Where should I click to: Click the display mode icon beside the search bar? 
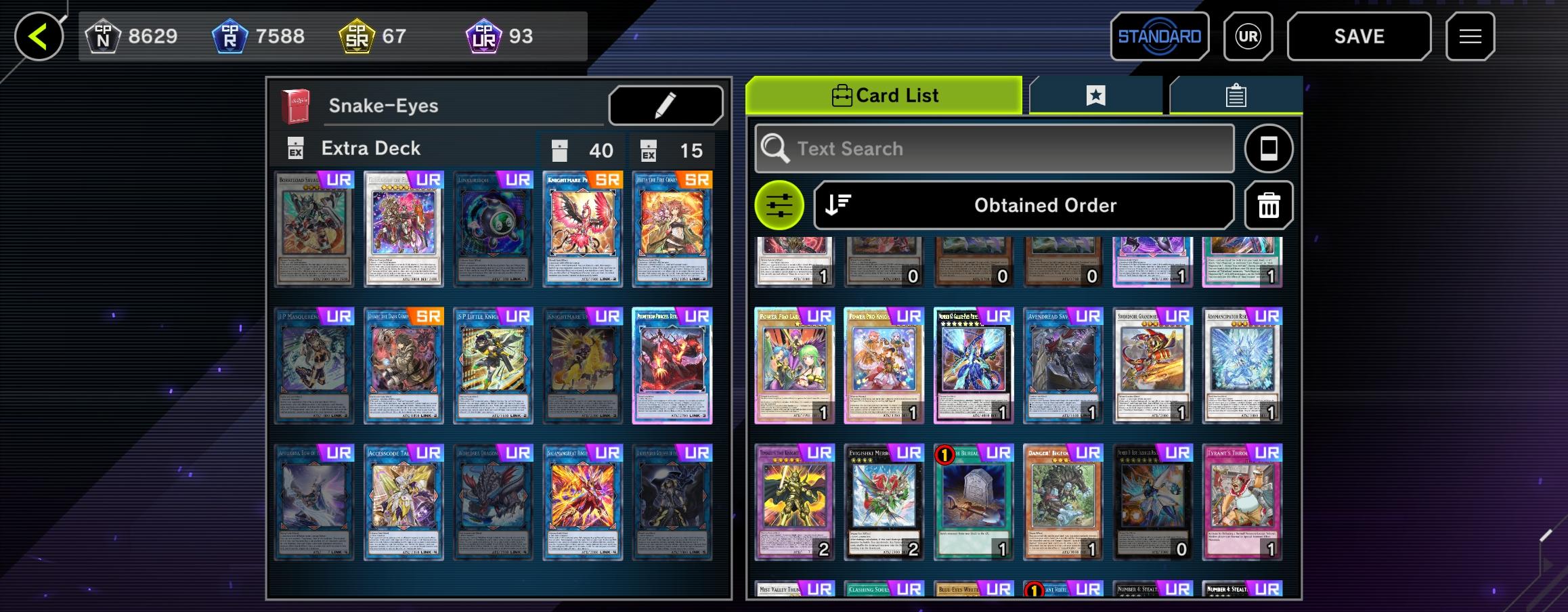1269,148
